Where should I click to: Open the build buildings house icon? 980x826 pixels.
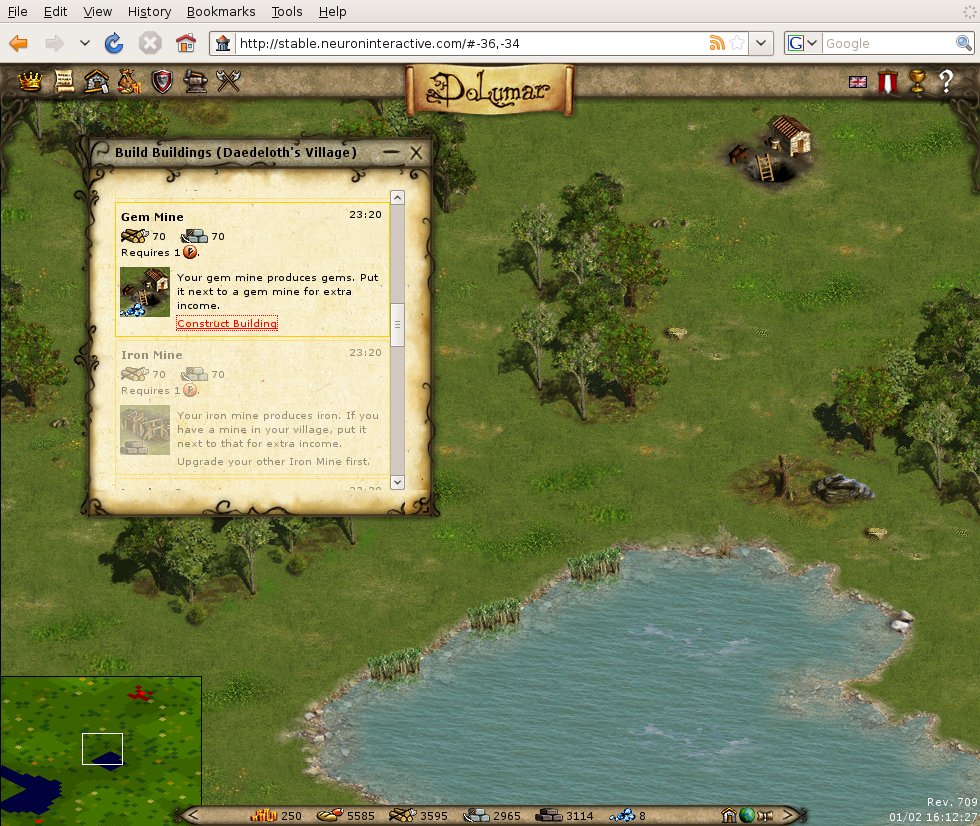[x=96, y=81]
